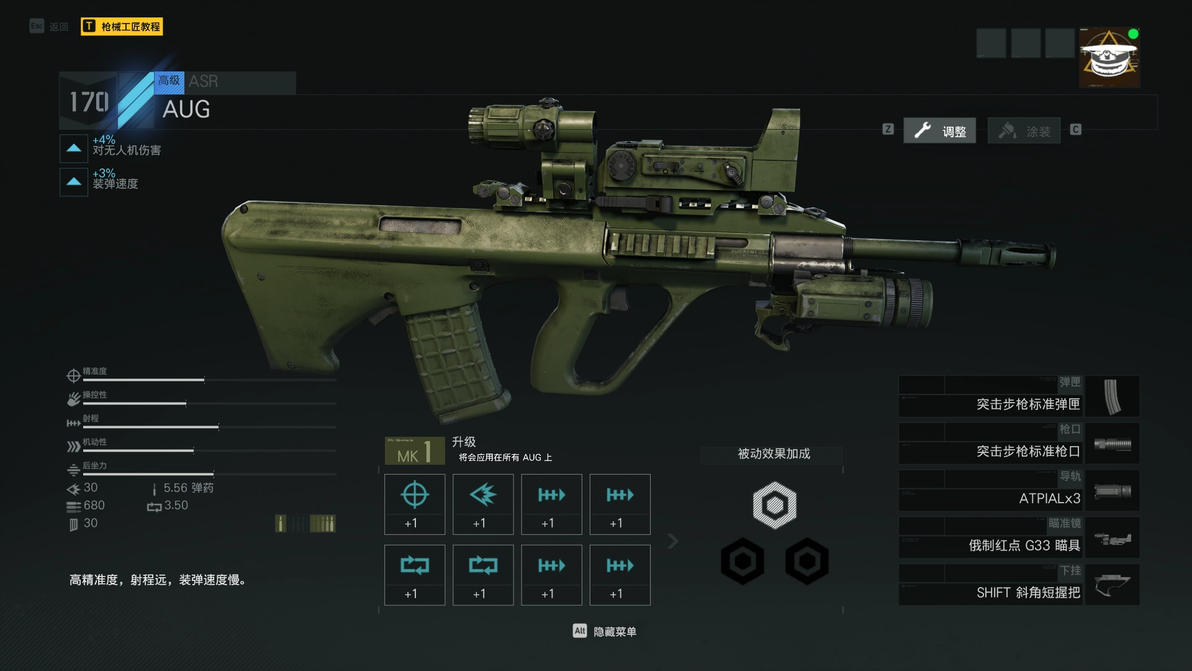The image size is (1192, 671).
Task: Select the upgrade node with the burst arrow icon
Action: point(483,504)
